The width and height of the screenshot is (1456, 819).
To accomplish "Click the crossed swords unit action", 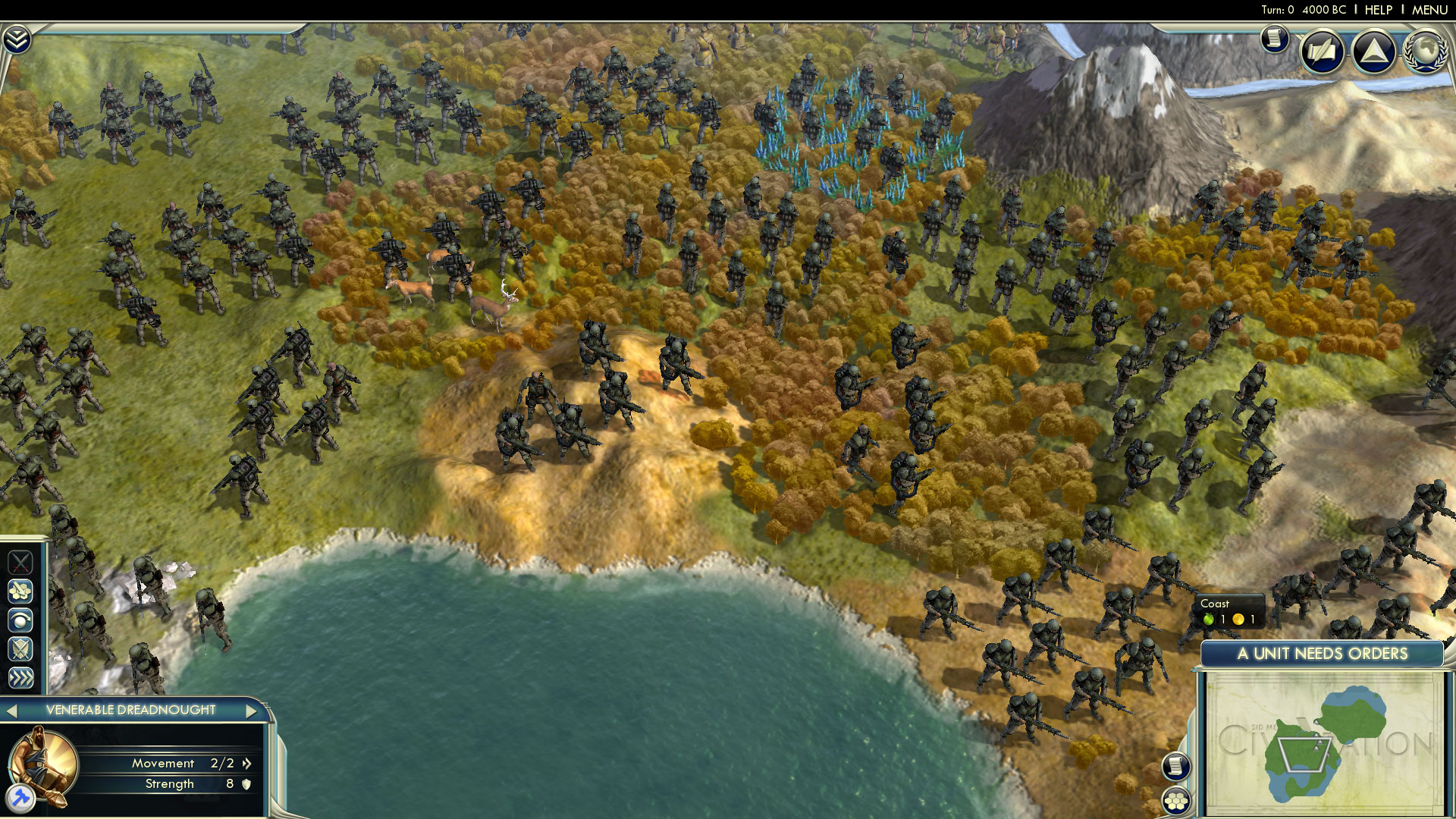I will (20, 562).
